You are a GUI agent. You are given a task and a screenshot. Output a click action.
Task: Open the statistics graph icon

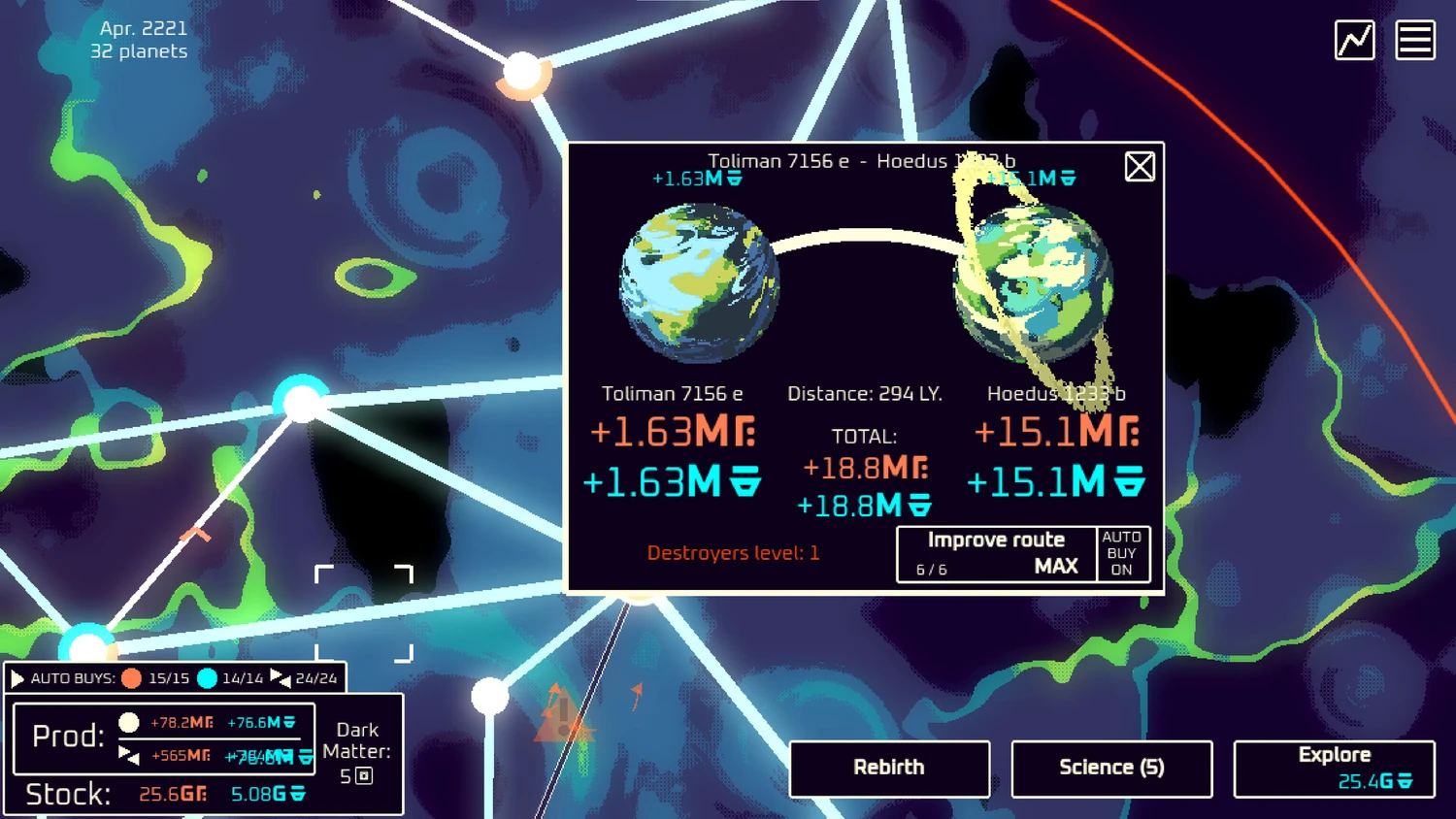coord(1354,41)
